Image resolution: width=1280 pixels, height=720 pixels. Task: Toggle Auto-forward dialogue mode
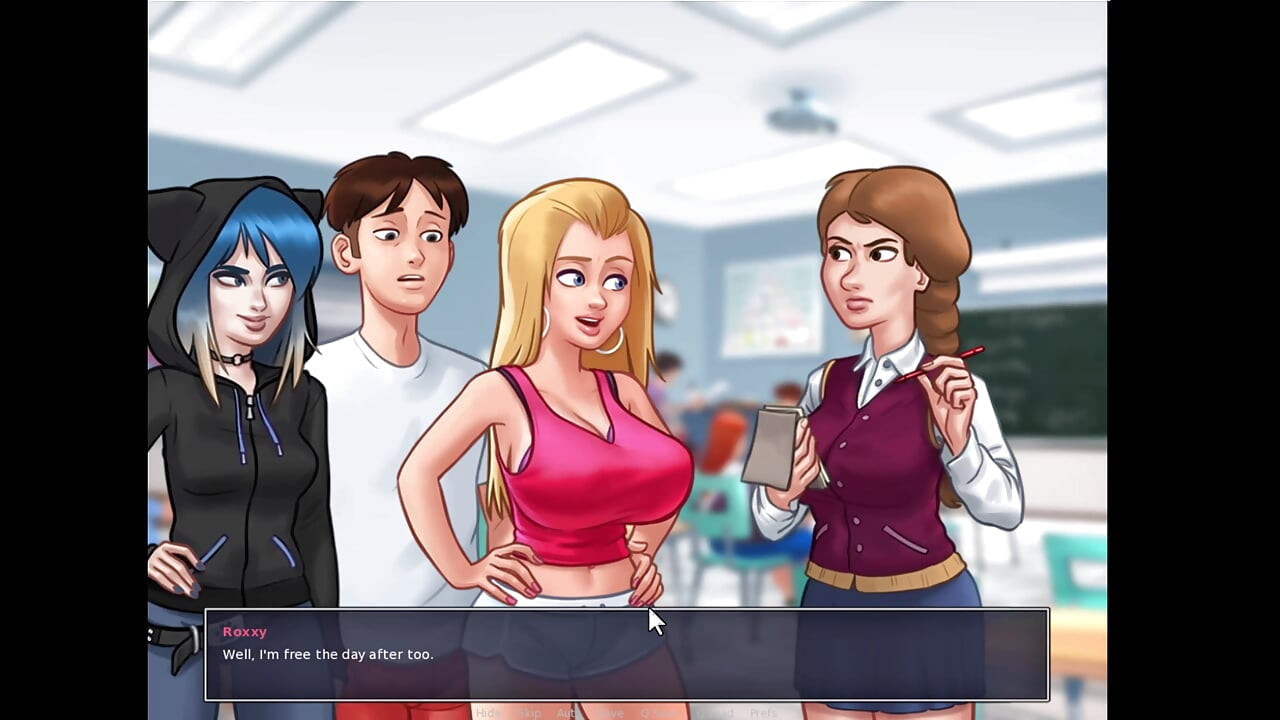click(x=569, y=713)
